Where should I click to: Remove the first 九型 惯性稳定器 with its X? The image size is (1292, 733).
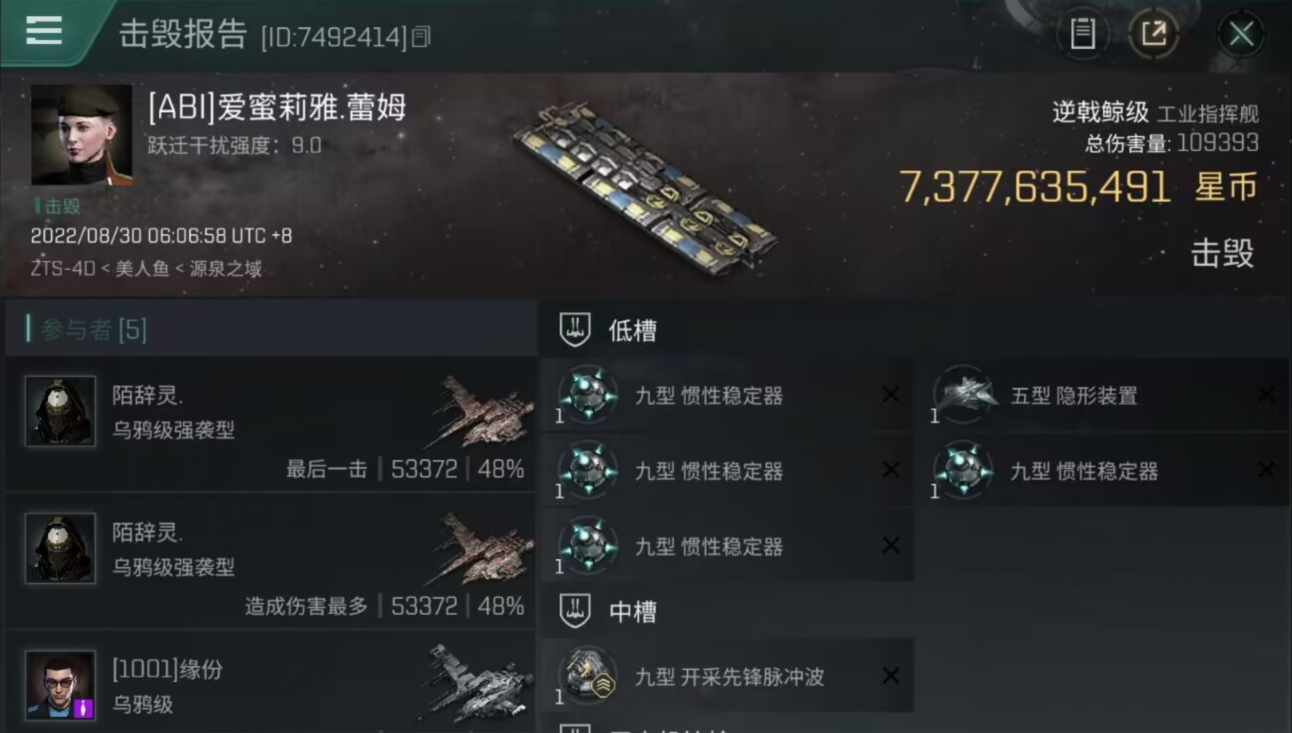coord(890,395)
